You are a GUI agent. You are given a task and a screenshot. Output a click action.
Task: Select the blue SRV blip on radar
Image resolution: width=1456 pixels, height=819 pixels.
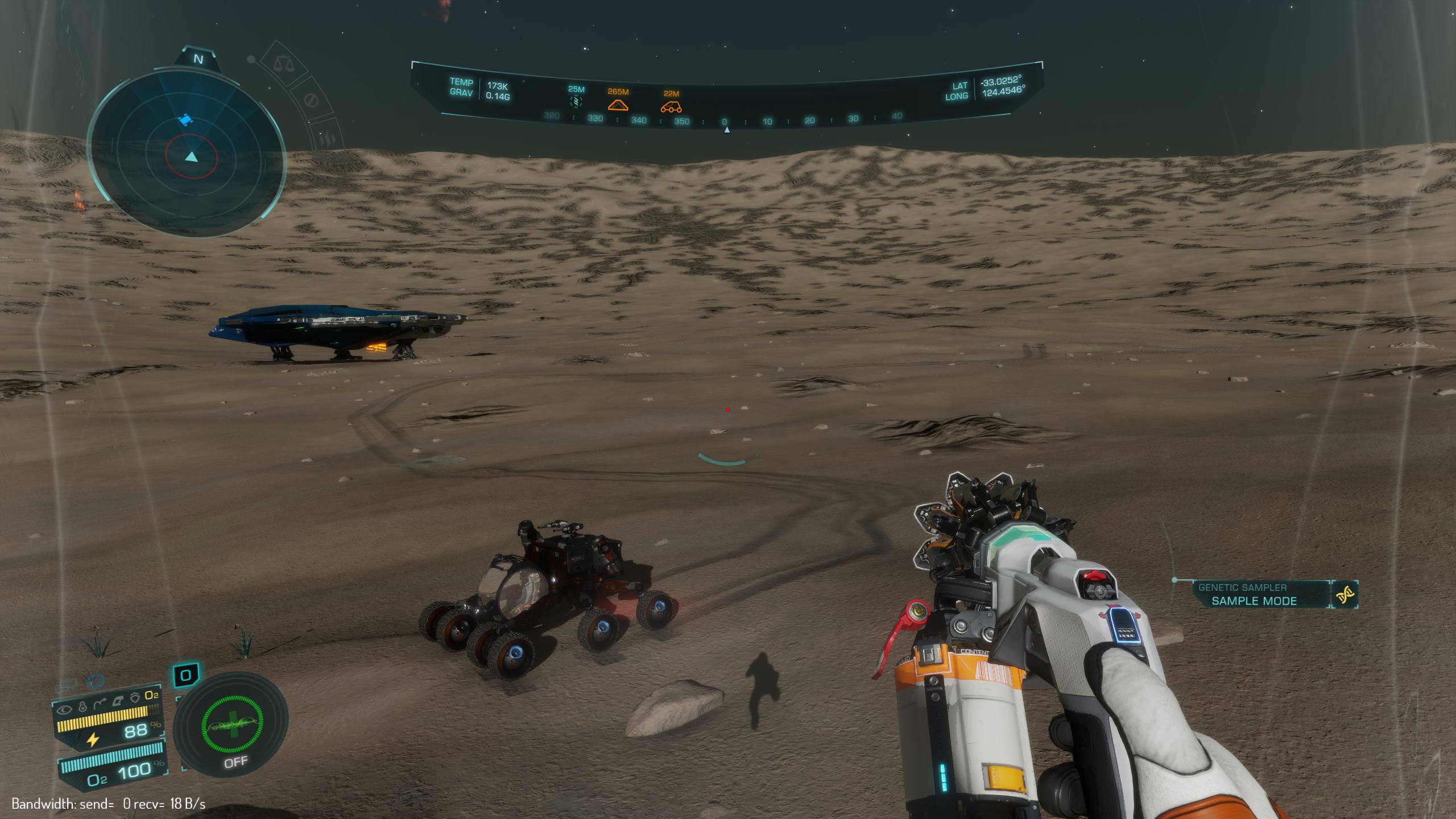tap(183, 119)
